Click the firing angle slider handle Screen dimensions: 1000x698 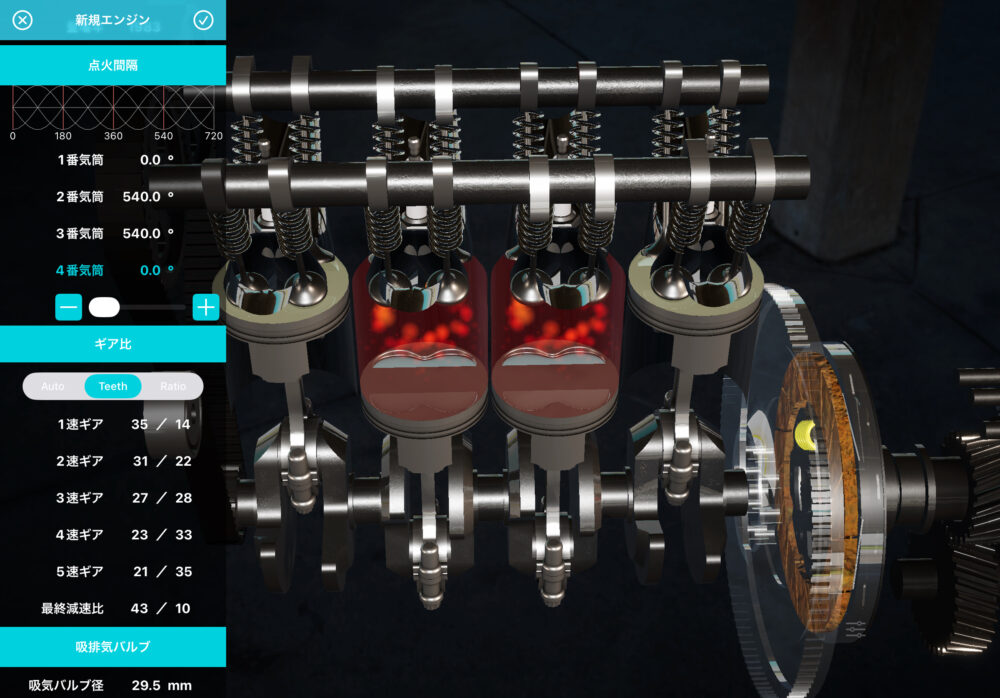pos(104,307)
